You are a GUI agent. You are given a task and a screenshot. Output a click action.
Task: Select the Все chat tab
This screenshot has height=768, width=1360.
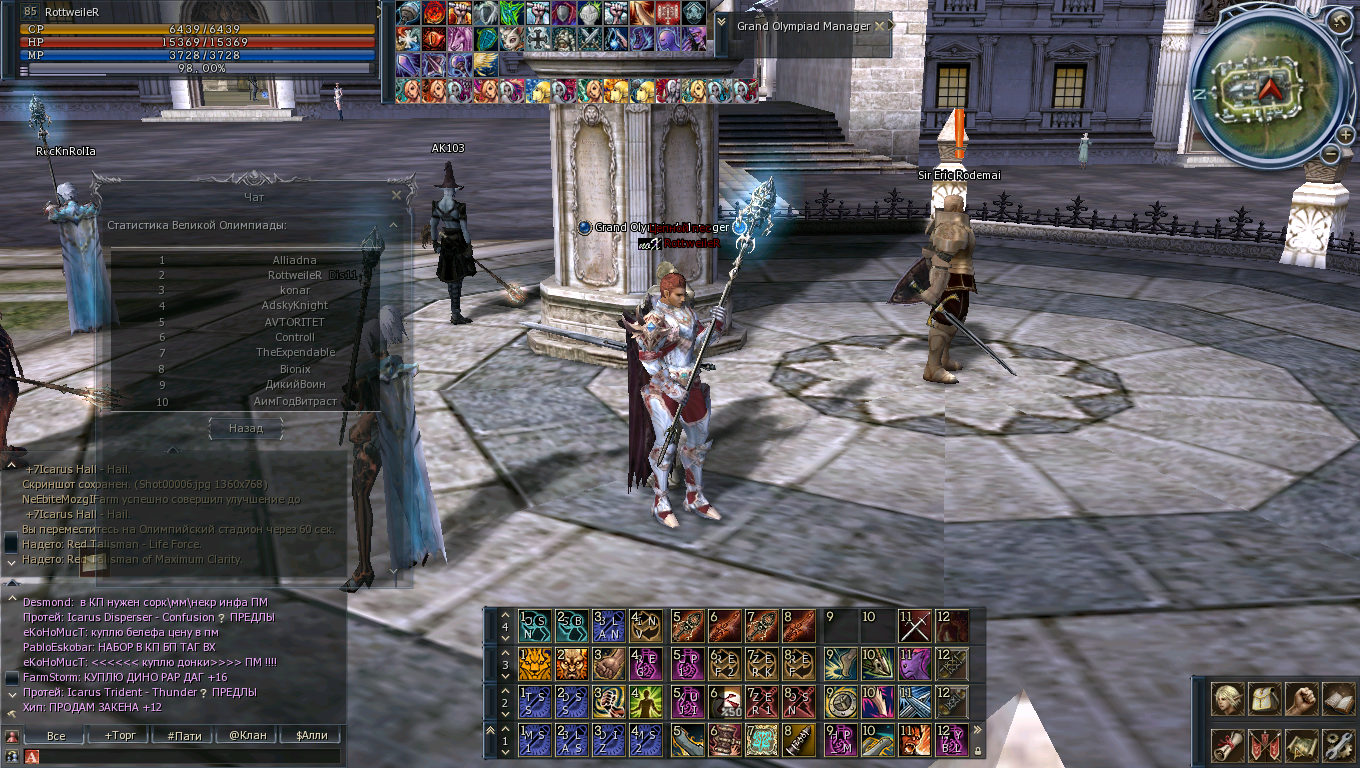coord(56,736)
